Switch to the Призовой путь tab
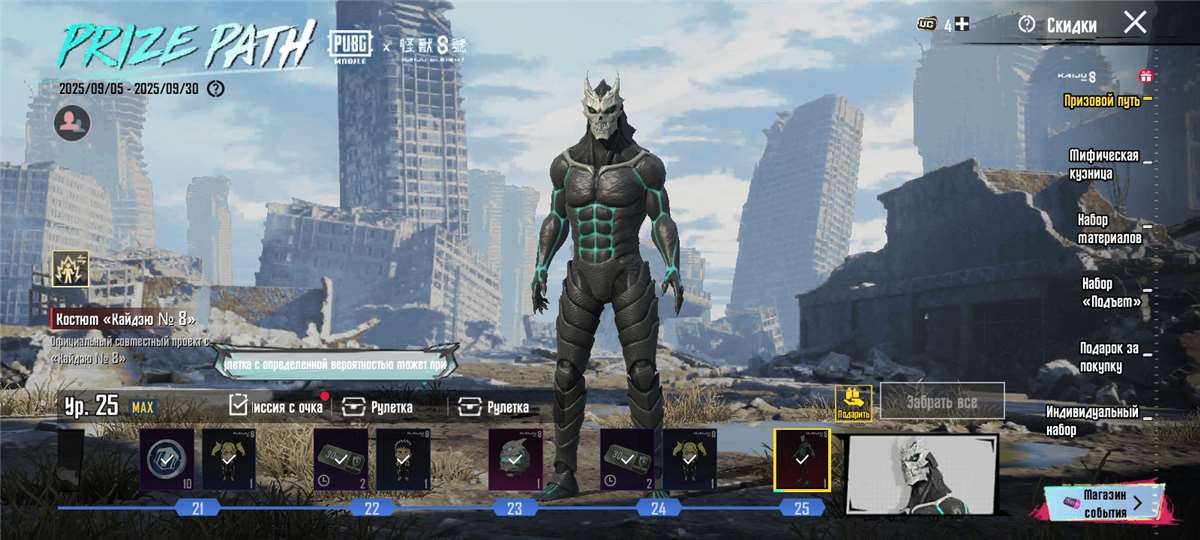1200x540 pixels. pyautogui.click(x=1101, y=101)
